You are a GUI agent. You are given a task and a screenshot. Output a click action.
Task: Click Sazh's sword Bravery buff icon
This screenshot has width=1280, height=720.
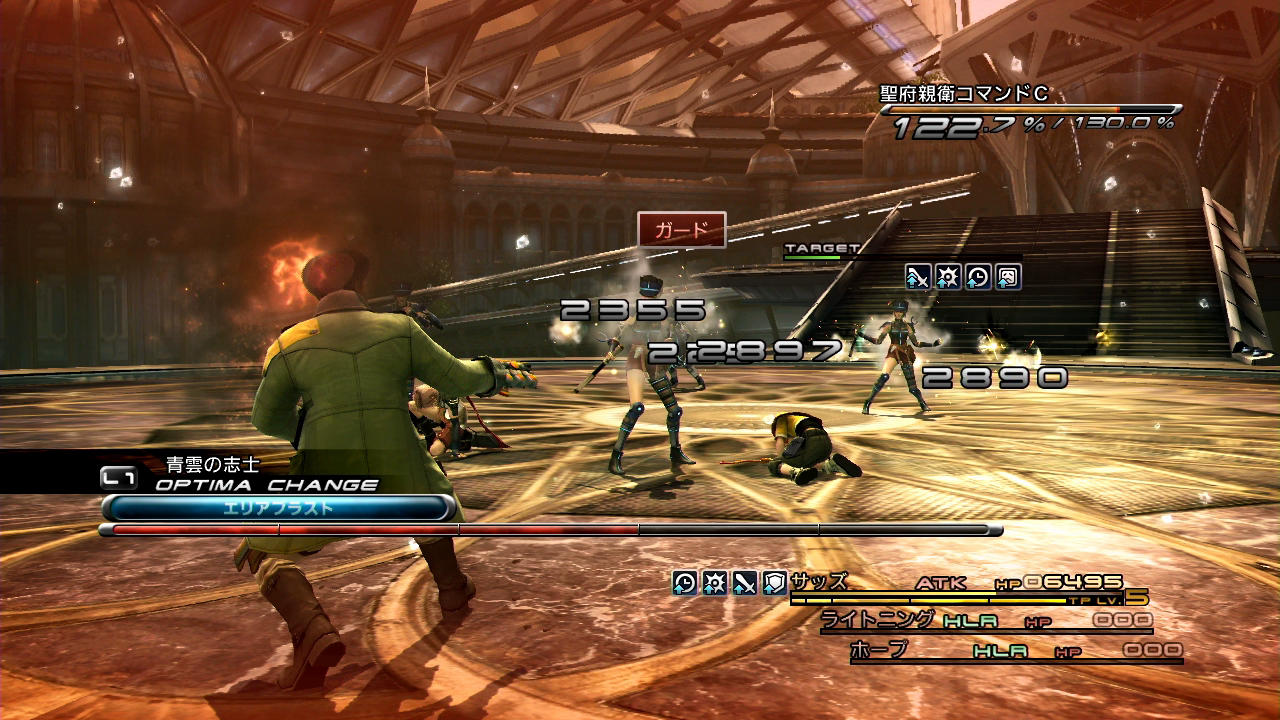pos(744,583)
